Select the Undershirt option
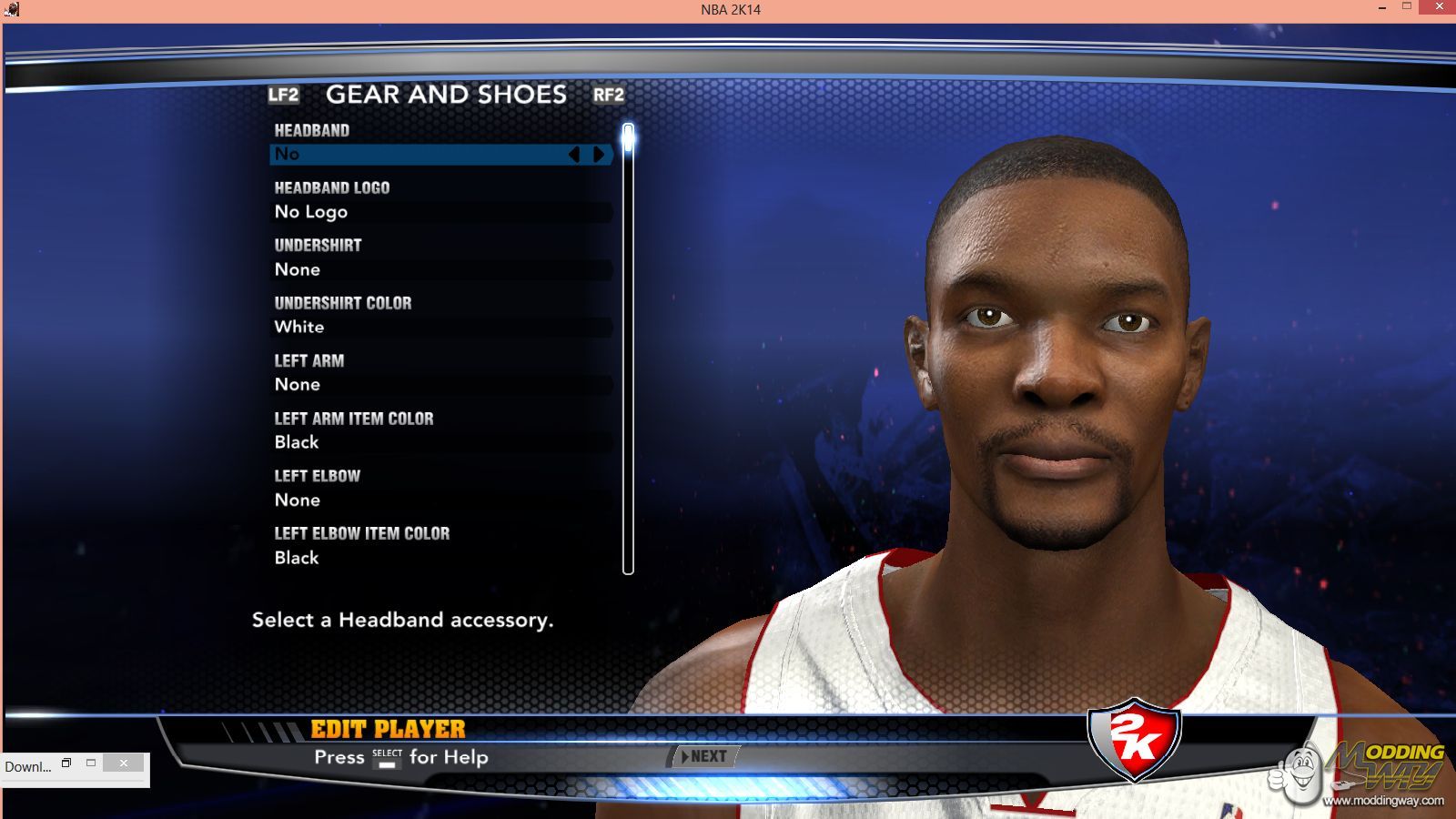The height and width of the screenshot is (819, 1456). (x=441, y=269)
